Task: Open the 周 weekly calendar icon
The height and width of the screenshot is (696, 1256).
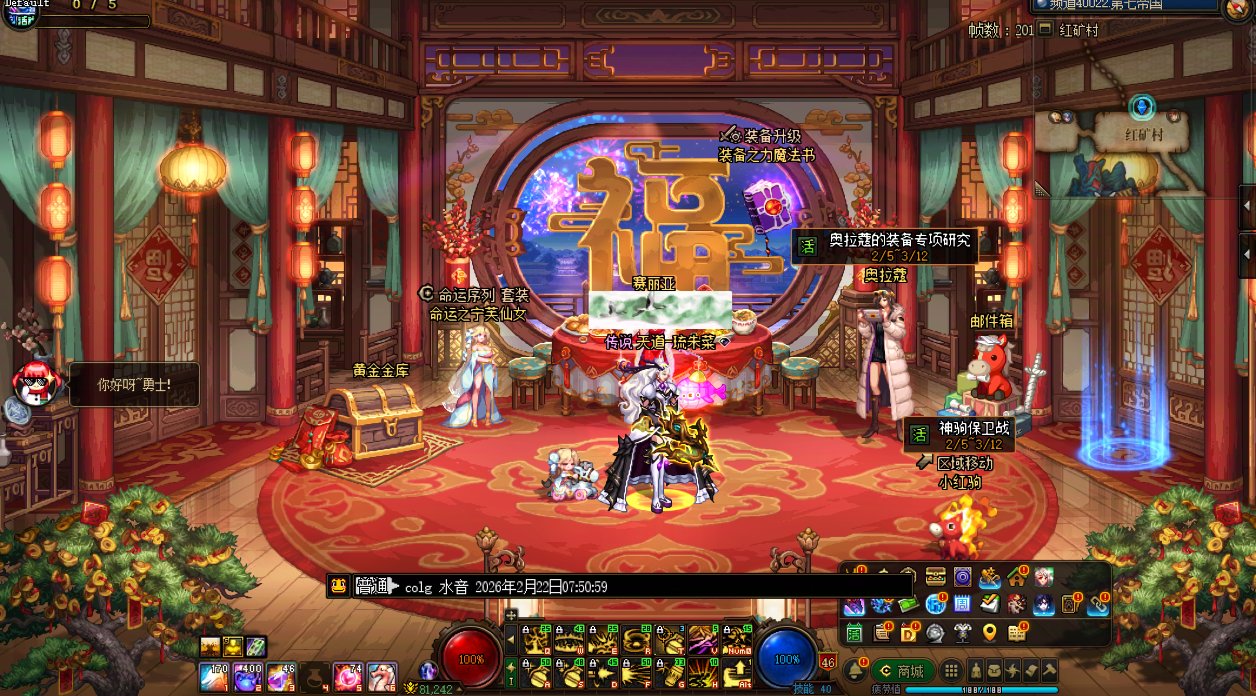Action: click(x=962, y=604)
